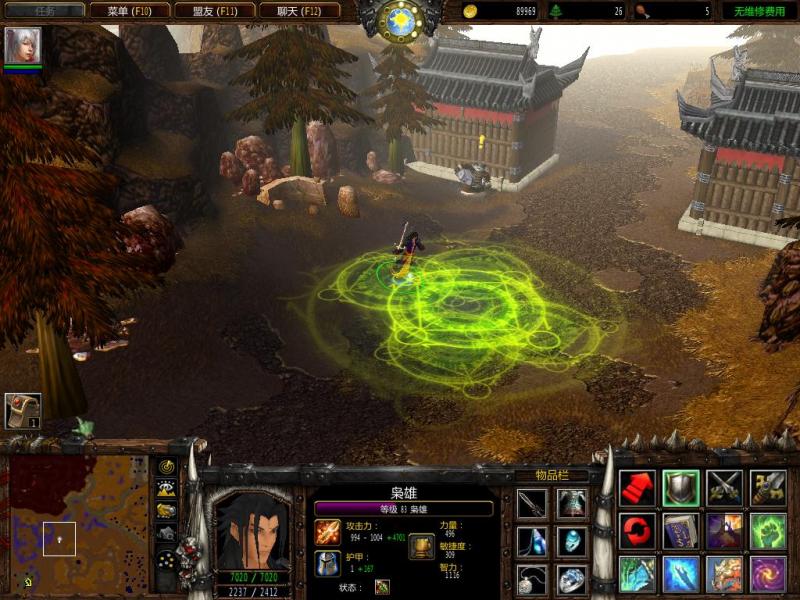Click the shield hold position command
Viewport: 800px width, 600px height.
tap(681, 488)
